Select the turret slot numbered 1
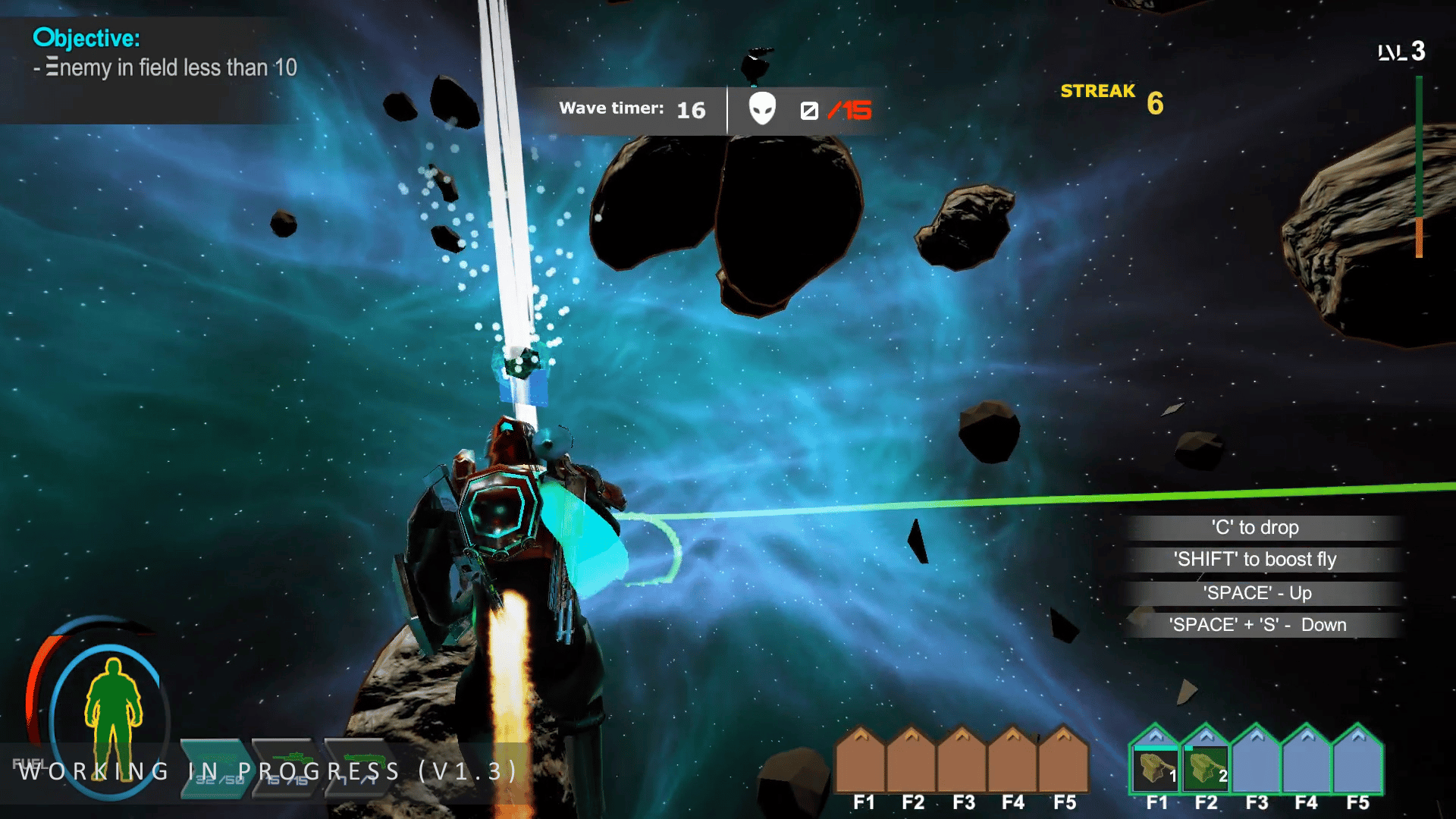The width and height of the screenshot is (1456, 819). [1155, 766]
